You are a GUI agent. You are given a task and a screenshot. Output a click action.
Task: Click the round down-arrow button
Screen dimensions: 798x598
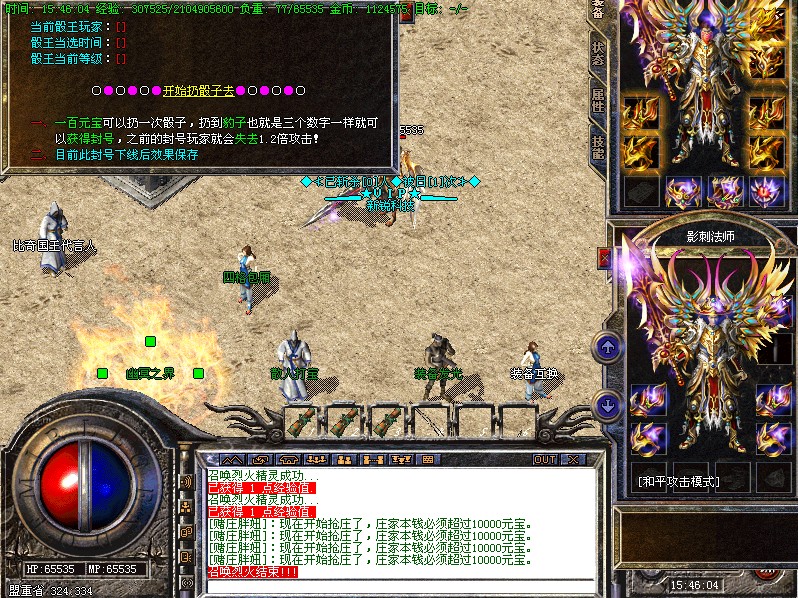coord(608,405)
